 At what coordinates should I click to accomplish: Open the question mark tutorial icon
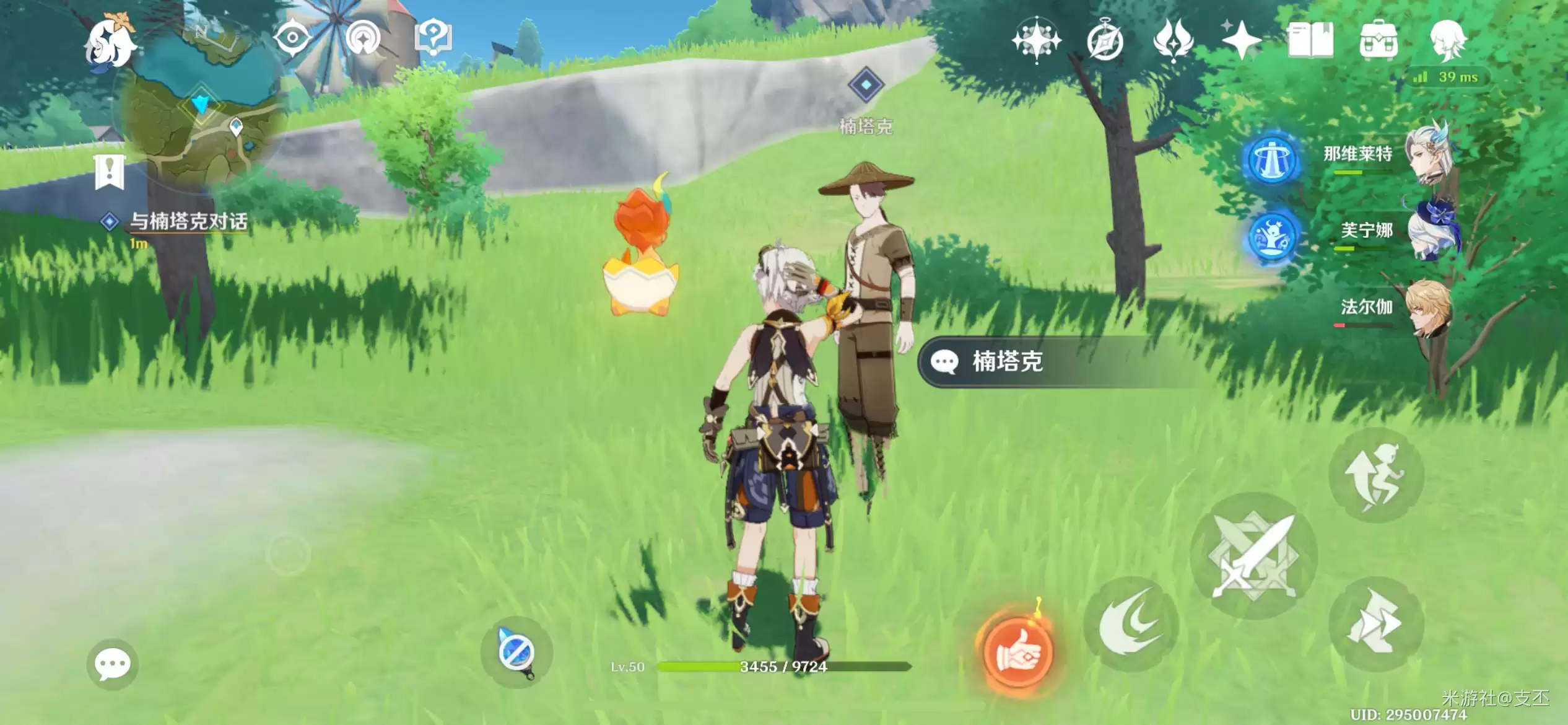click(x=433, y=38)
